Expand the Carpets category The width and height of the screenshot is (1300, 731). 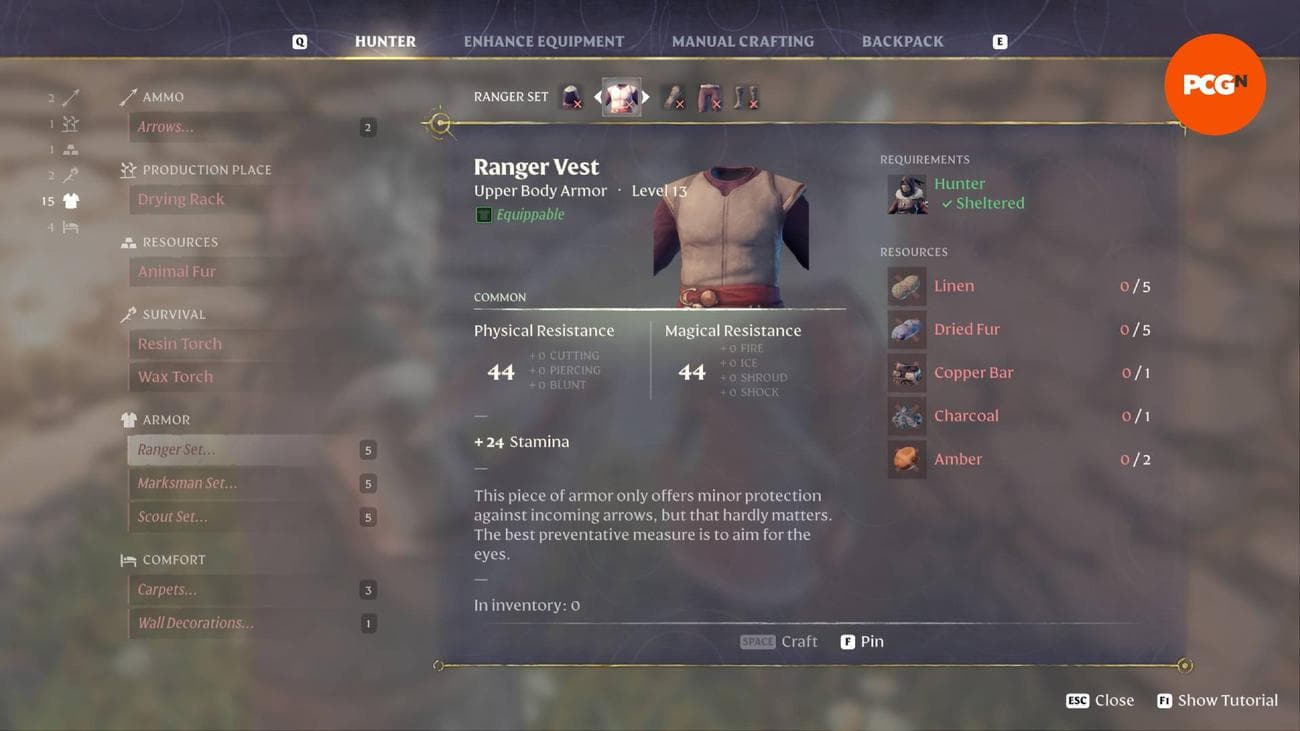coord(166,589)
